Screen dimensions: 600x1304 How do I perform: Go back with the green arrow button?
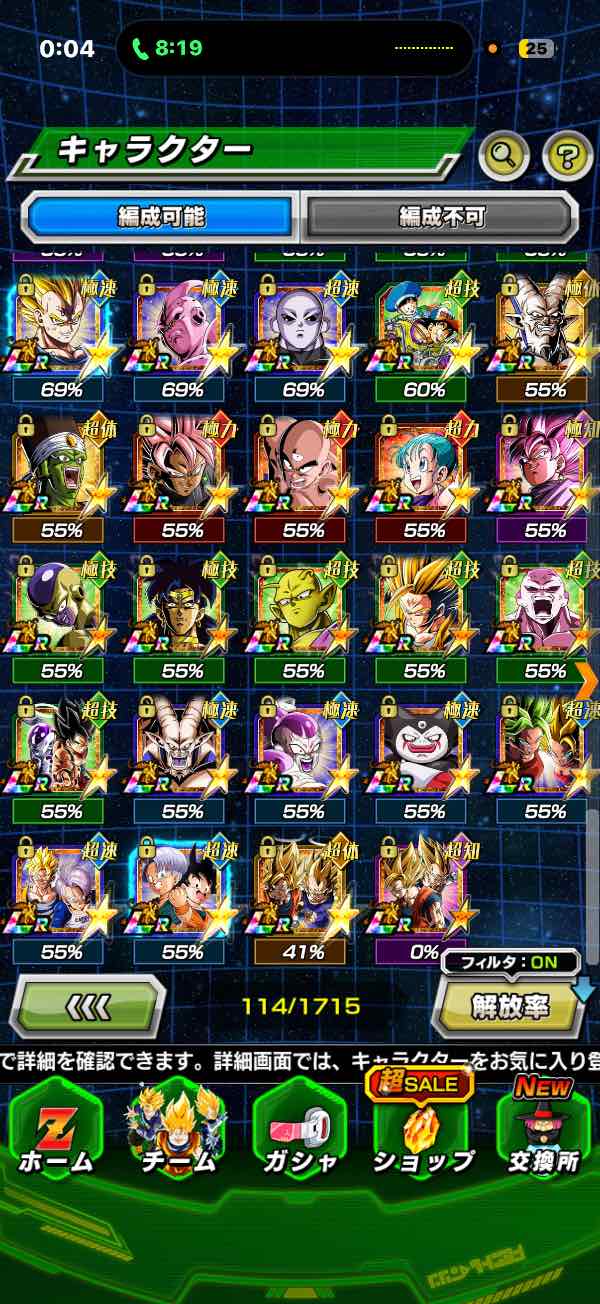coord(87,1006)
